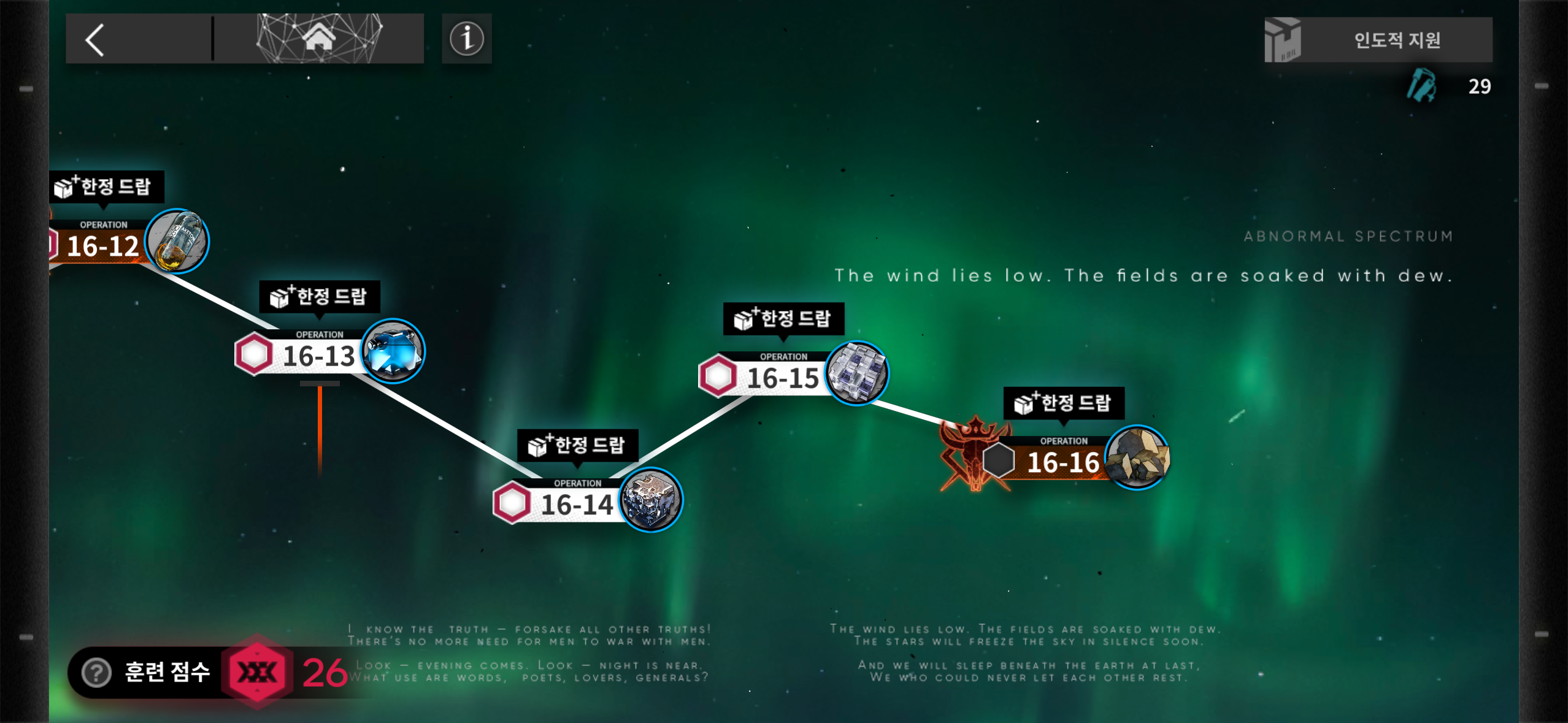Inspect the ketone bottle drop of 16-12
This screenshot has height=723, width=1568.
click(177, 241)
